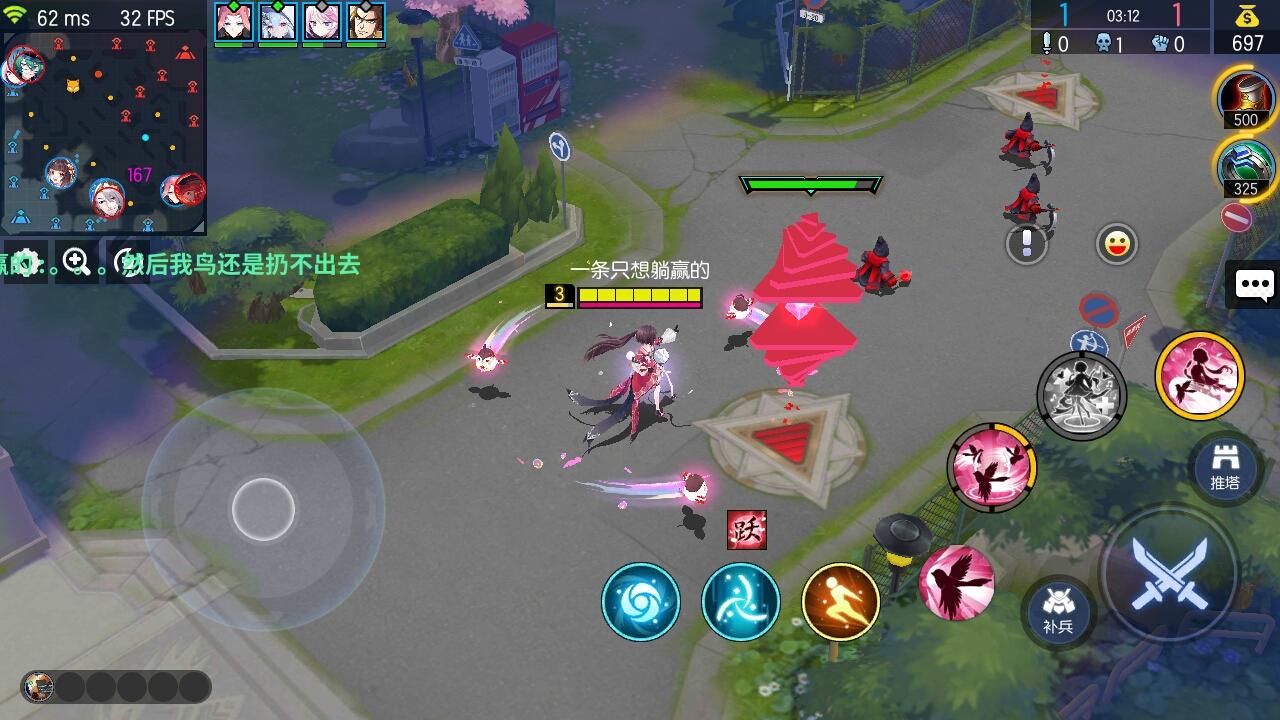Cast the blue spiral skill
This screenshot has height=720, width=1280.
[640, 601]
